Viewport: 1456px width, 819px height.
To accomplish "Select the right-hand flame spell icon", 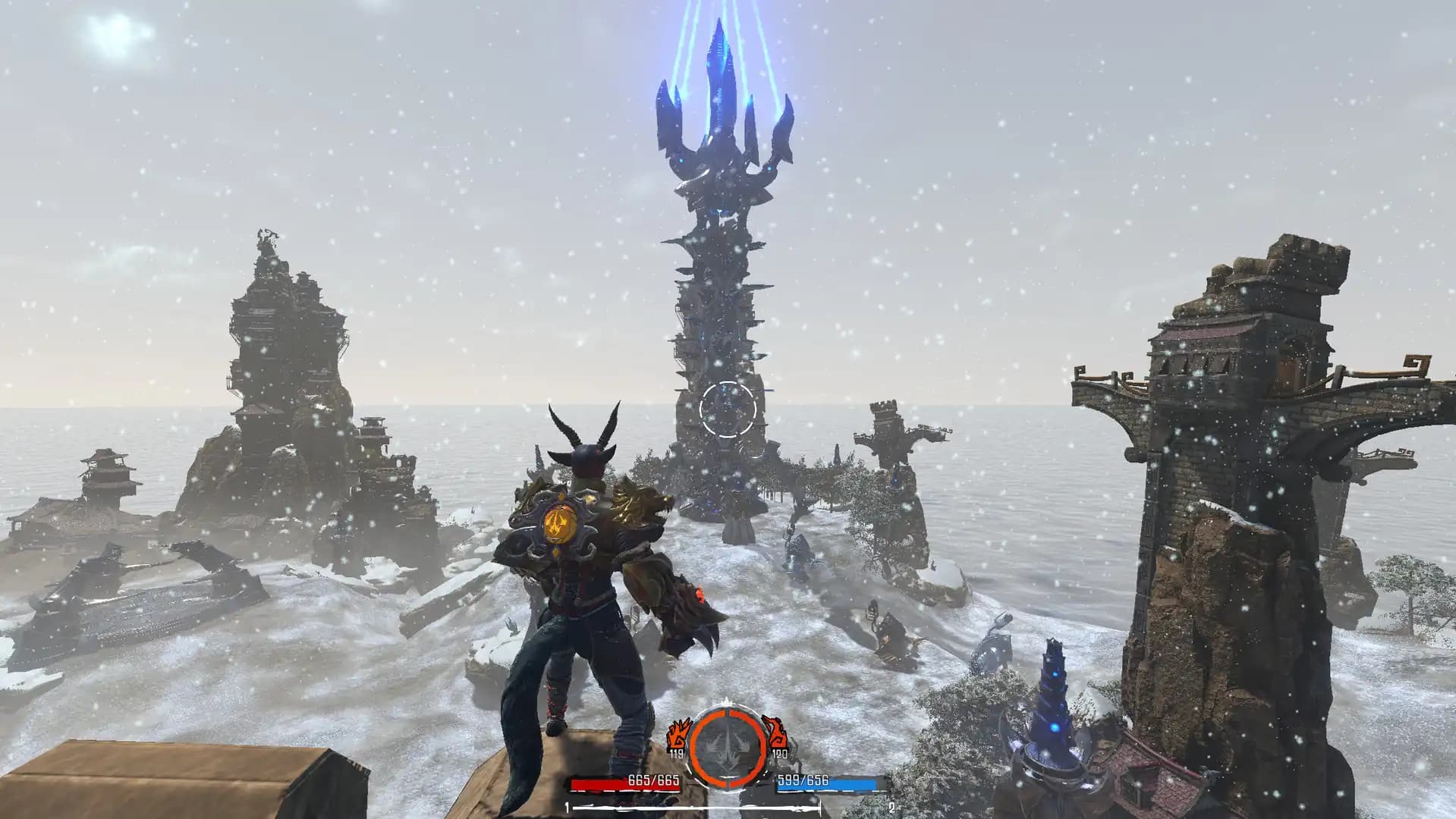I will (x=776, y=733).
